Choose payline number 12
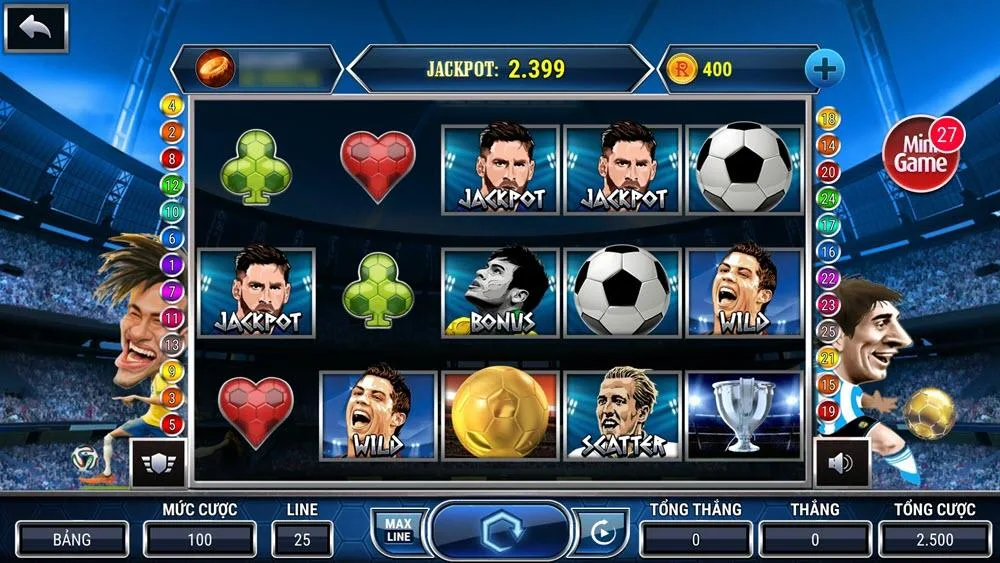1000x563 pixels. [172, 185]
